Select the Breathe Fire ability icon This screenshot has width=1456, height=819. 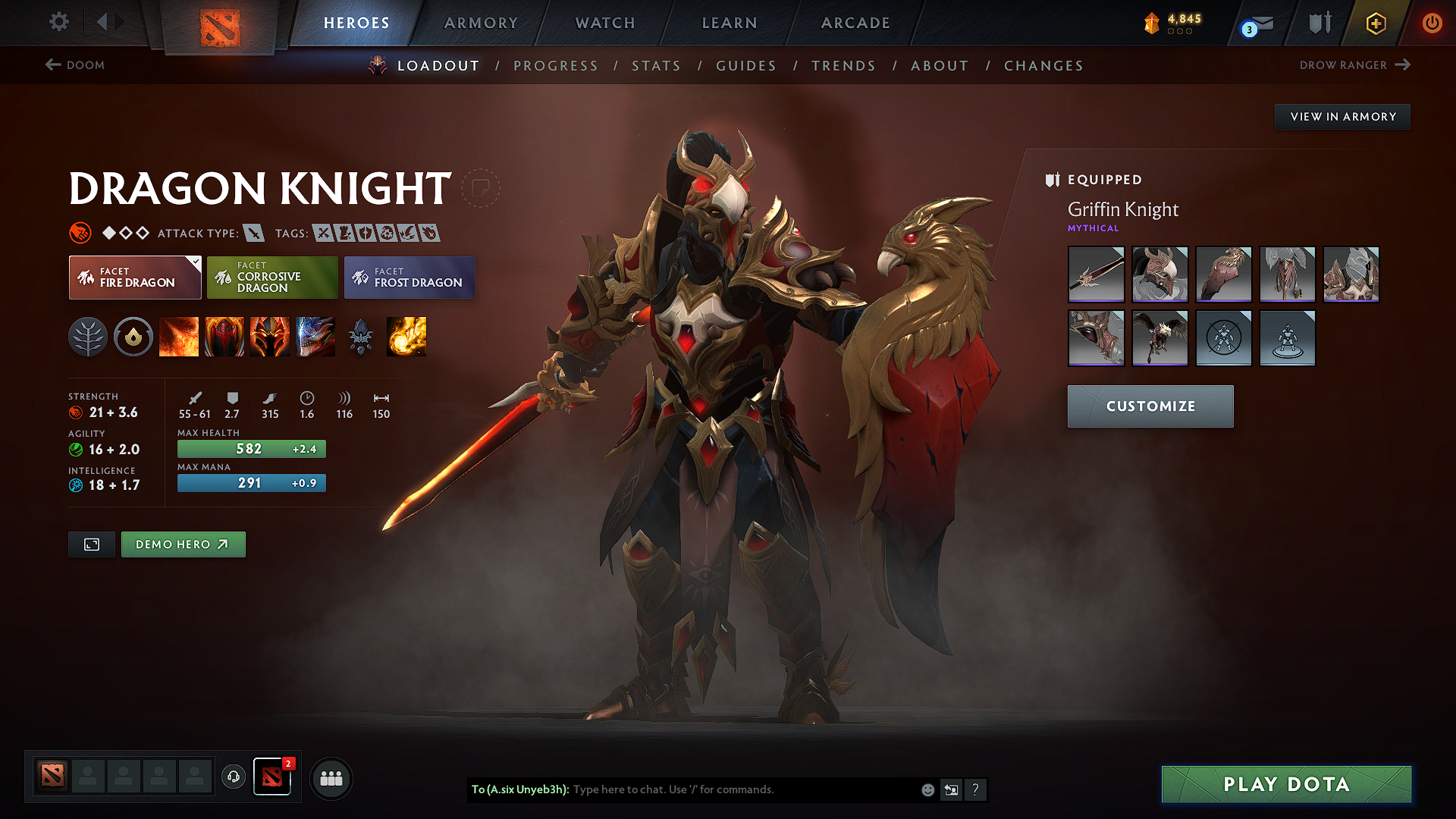tap(180, 337)
